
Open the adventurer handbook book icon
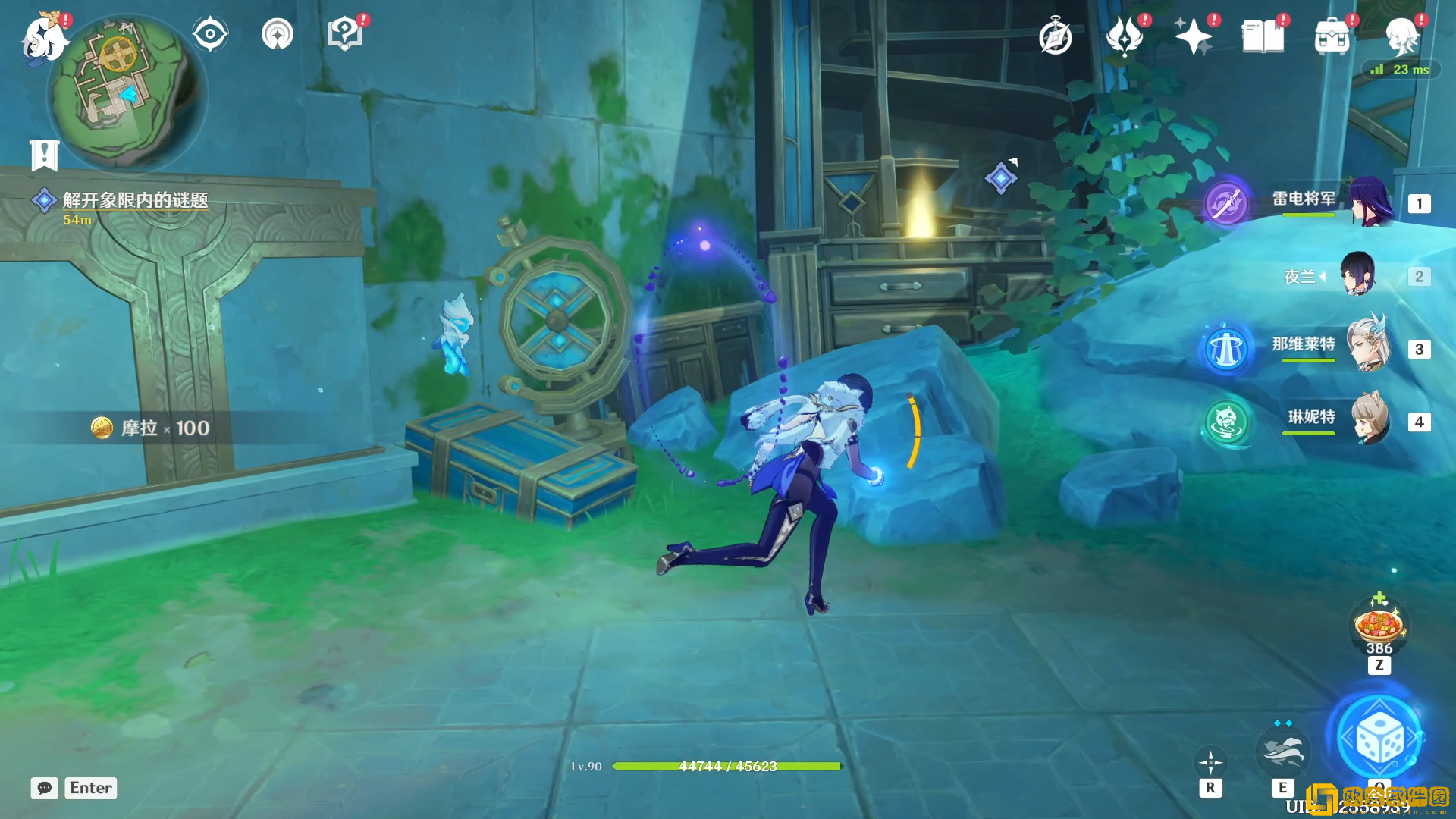click(1263, 36)
